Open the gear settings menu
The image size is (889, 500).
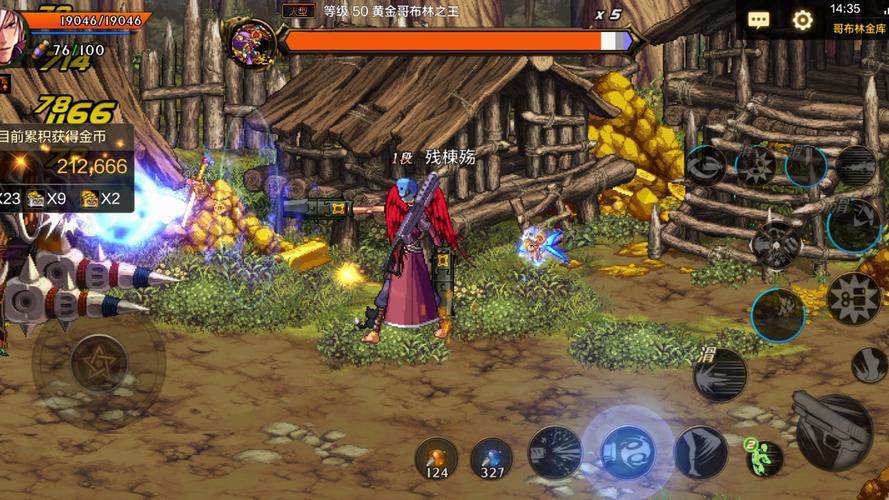(802, 20)
